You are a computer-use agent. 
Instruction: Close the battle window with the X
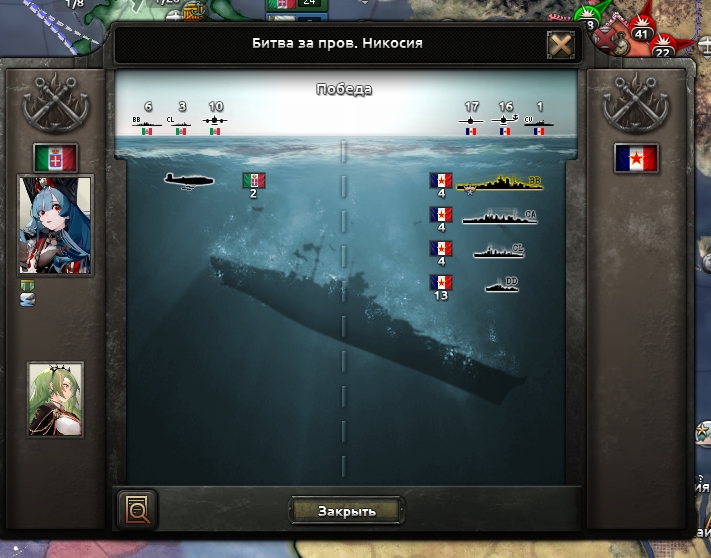tap(560, 45)
